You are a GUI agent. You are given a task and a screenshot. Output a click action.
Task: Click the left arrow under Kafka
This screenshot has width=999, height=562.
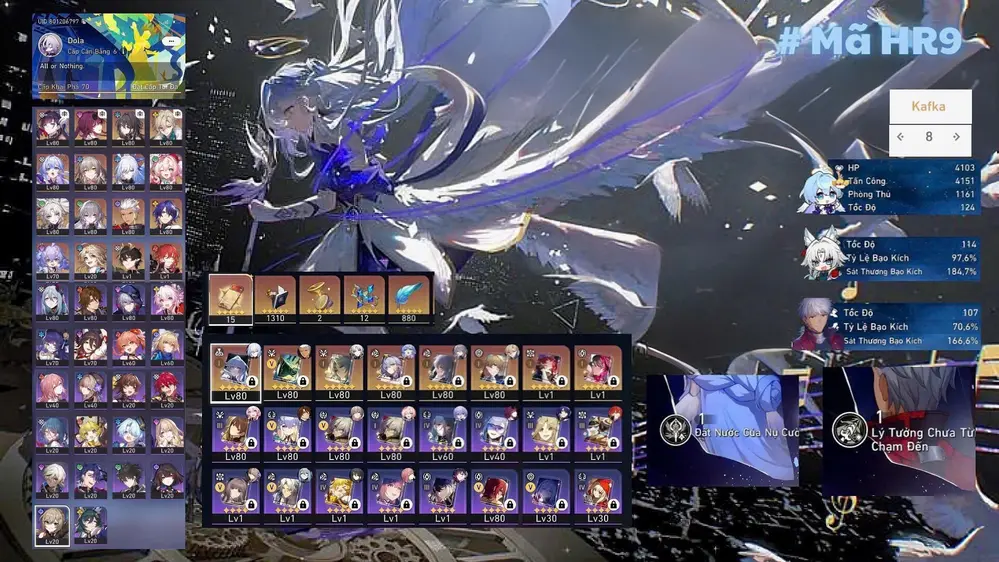[x=901, y=137]
